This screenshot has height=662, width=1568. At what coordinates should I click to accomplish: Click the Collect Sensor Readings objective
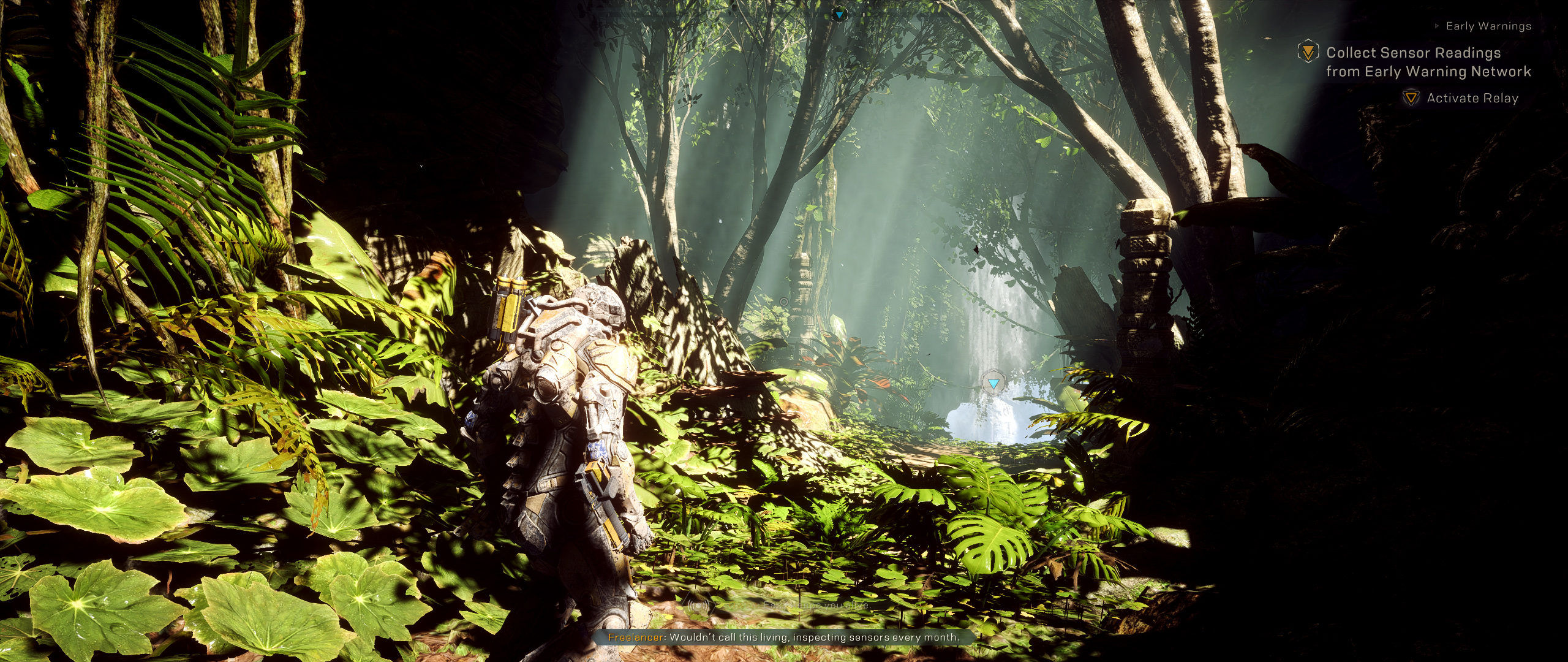point(1428,62)
